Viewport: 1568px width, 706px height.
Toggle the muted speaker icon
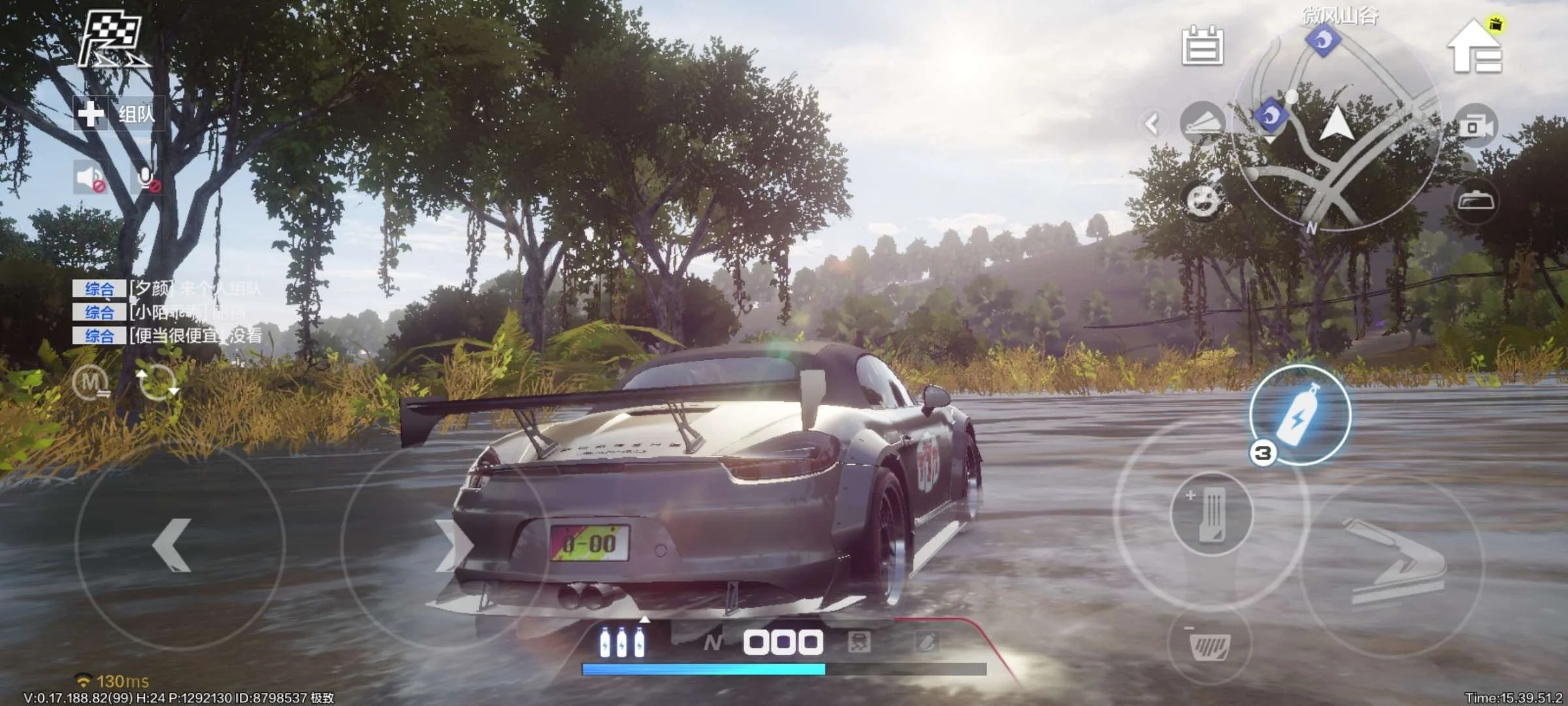pyautogui.click(x=90, y=178)
